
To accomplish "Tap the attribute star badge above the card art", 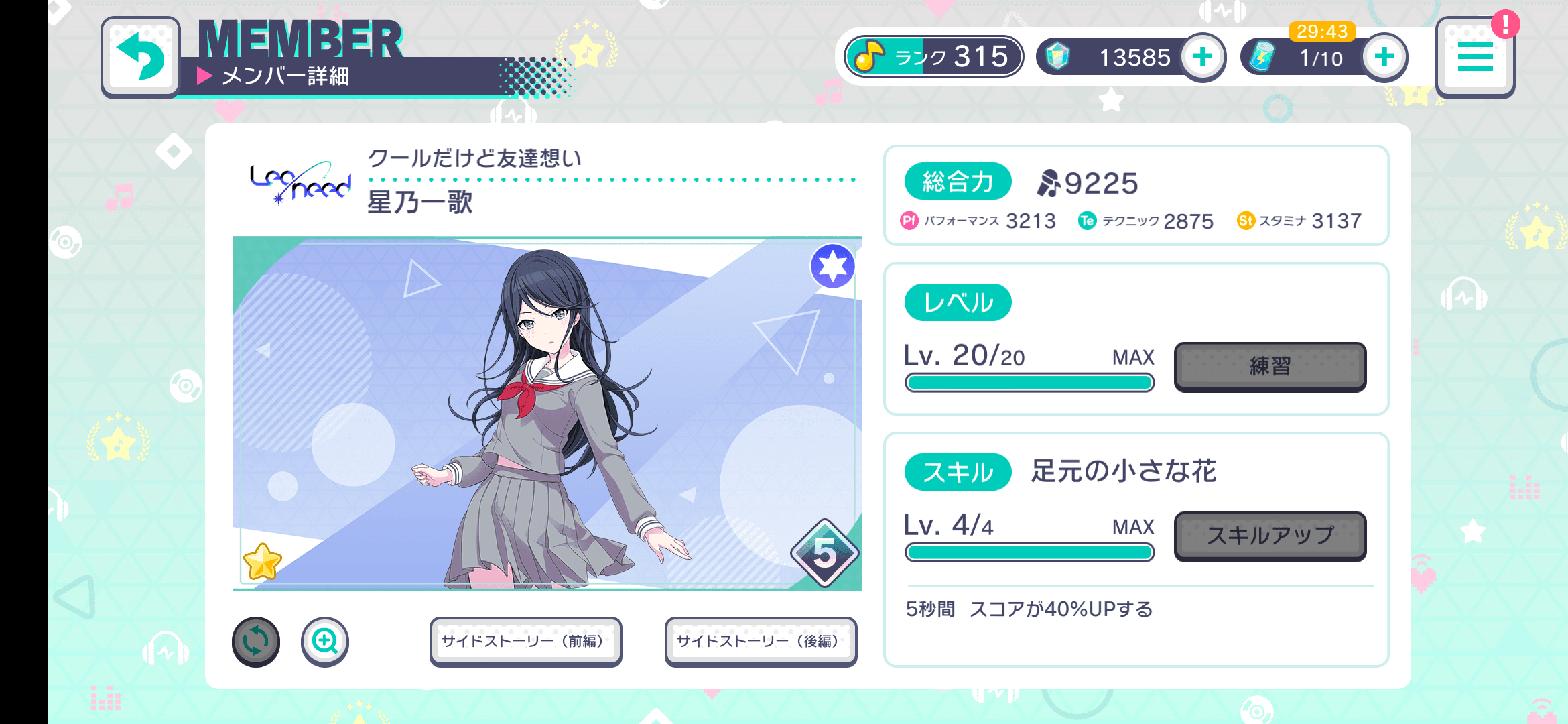I will (x=831, y=264).
